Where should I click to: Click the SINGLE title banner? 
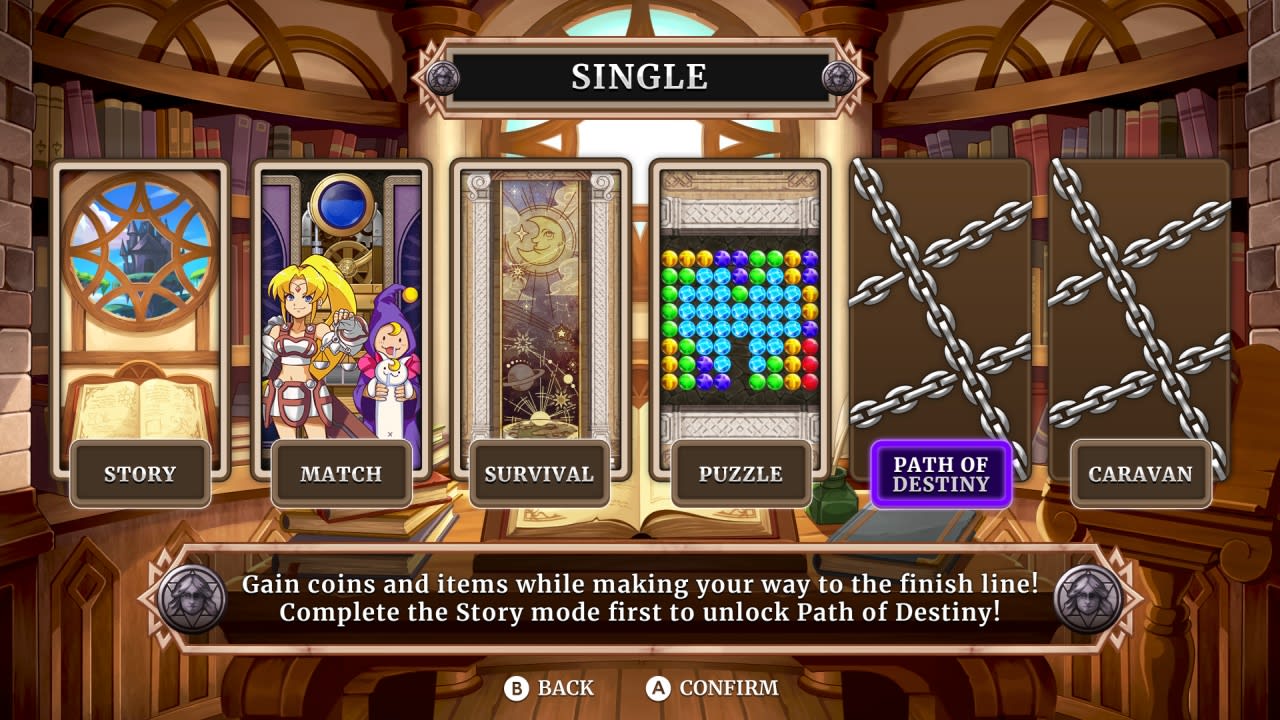pos(640,74)
